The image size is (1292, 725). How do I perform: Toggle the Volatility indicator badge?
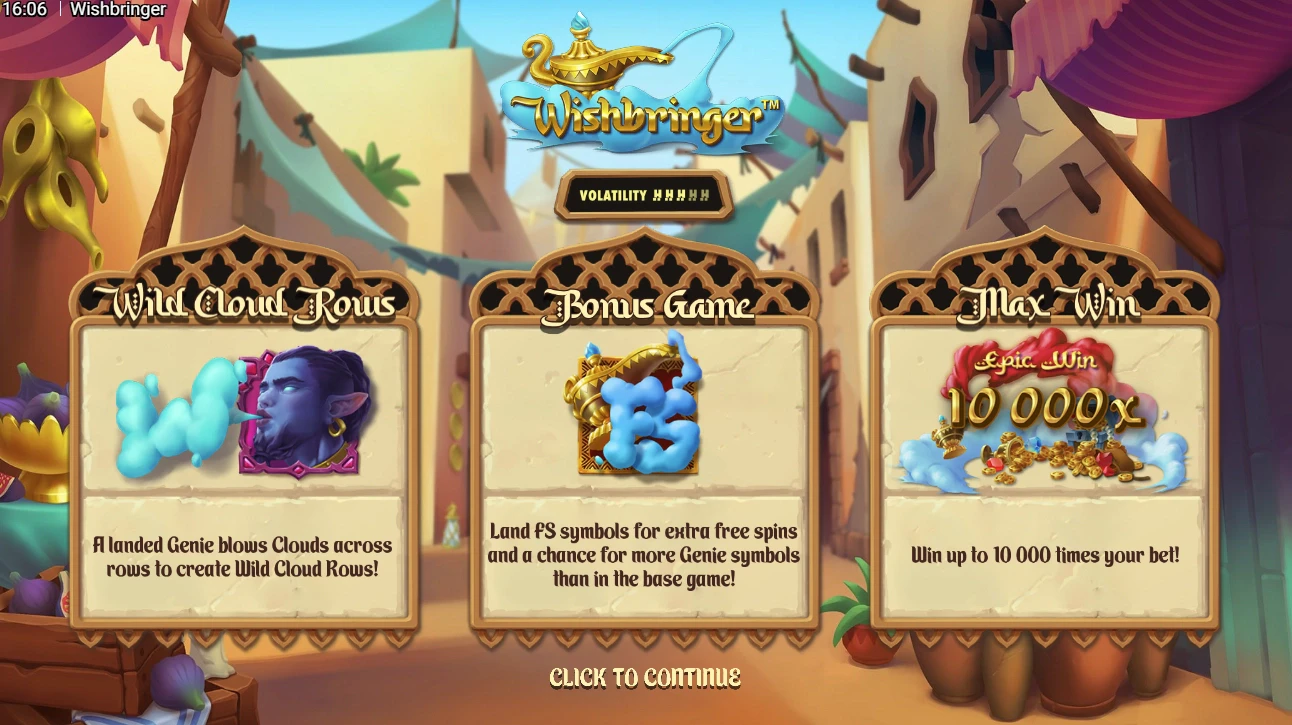tap(645, 196)
